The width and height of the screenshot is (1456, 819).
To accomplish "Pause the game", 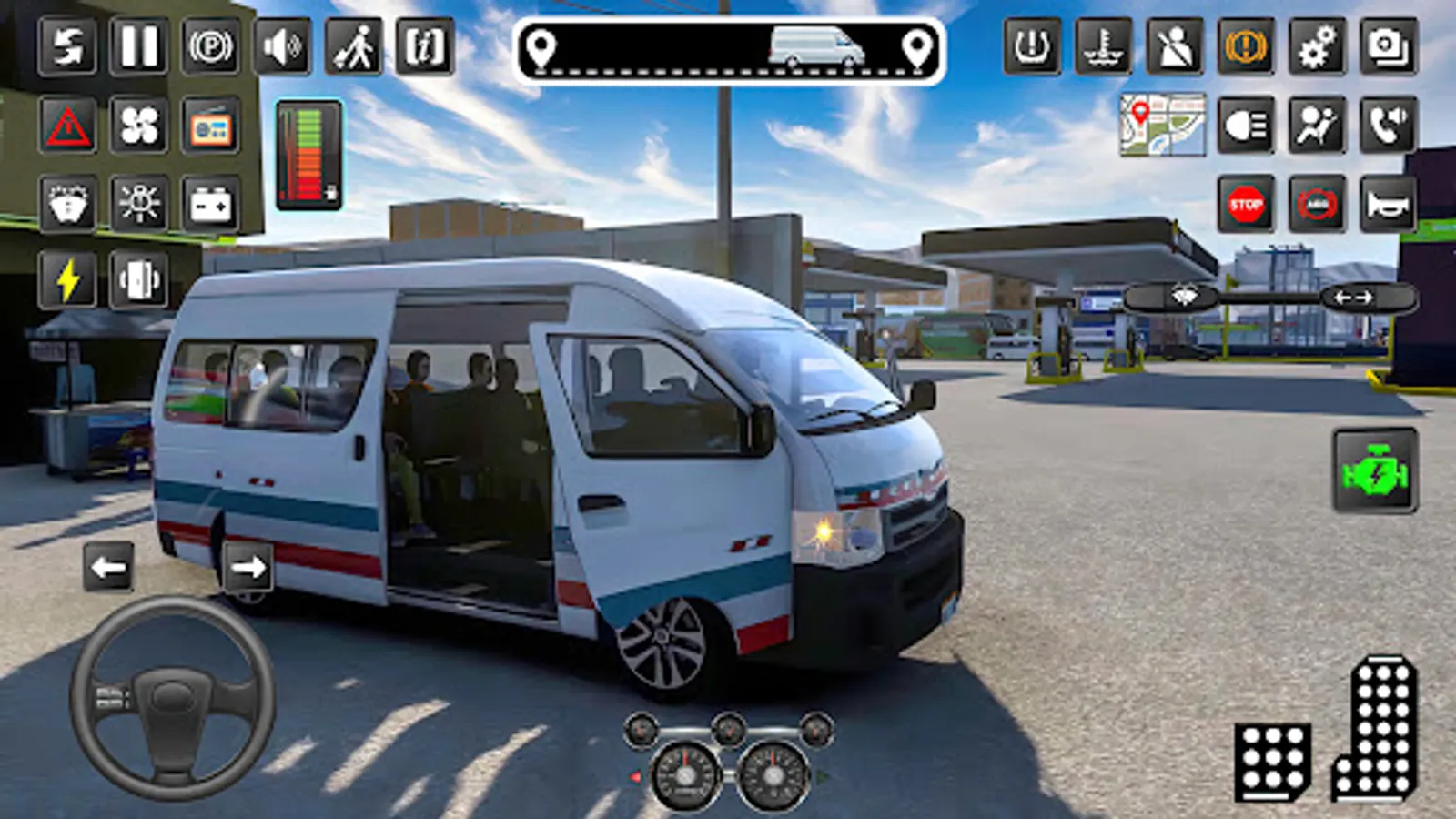I will click(138, 46).
